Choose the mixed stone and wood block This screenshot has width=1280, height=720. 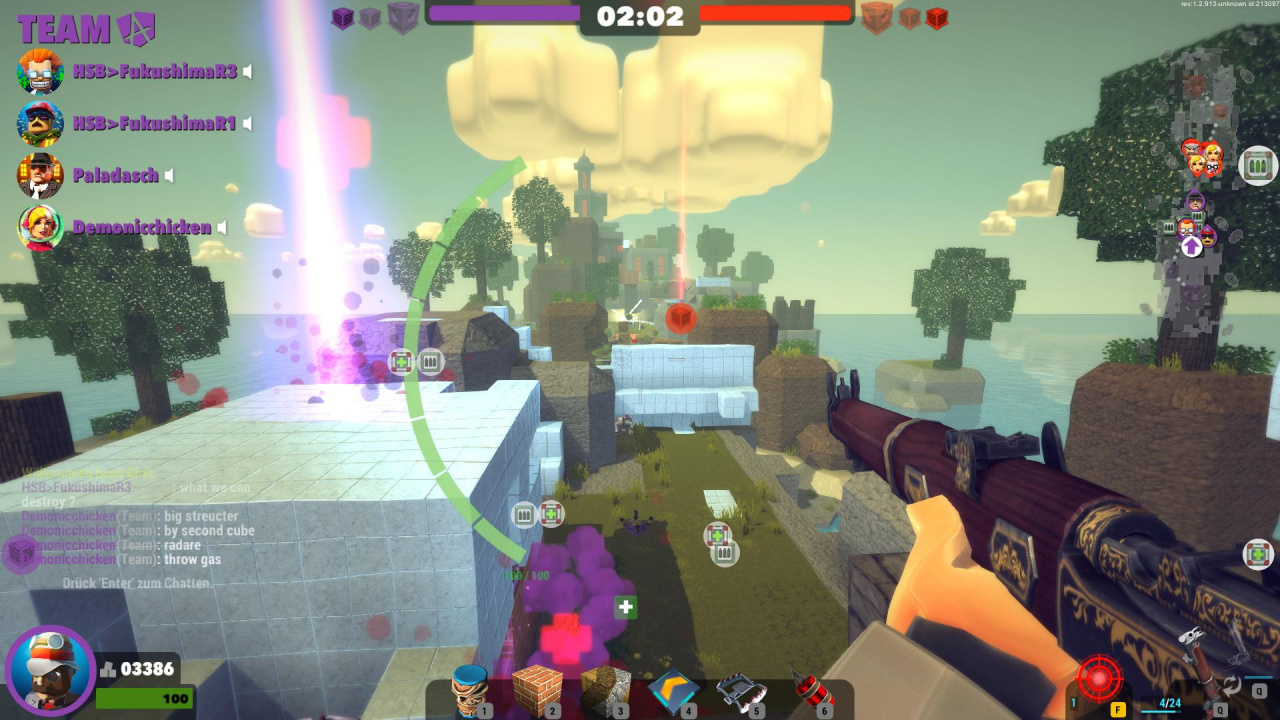(606, 692)
